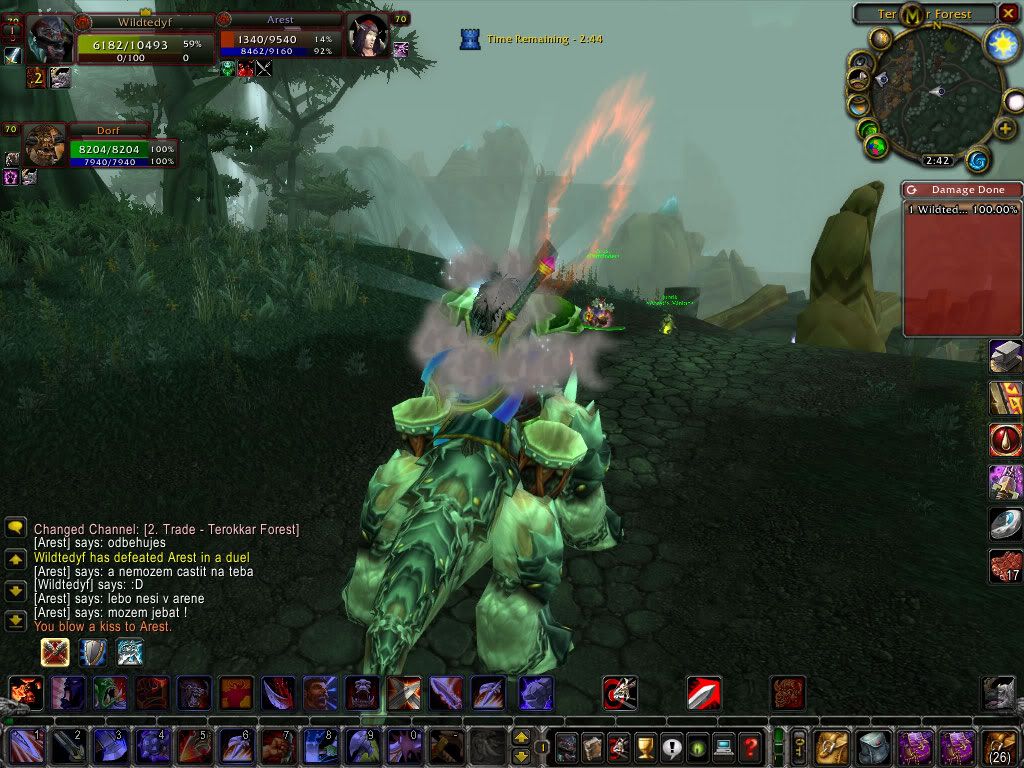The image size is (1024, 768).
Task: Select party member Dorf's portrait
Action: point(45,145)
